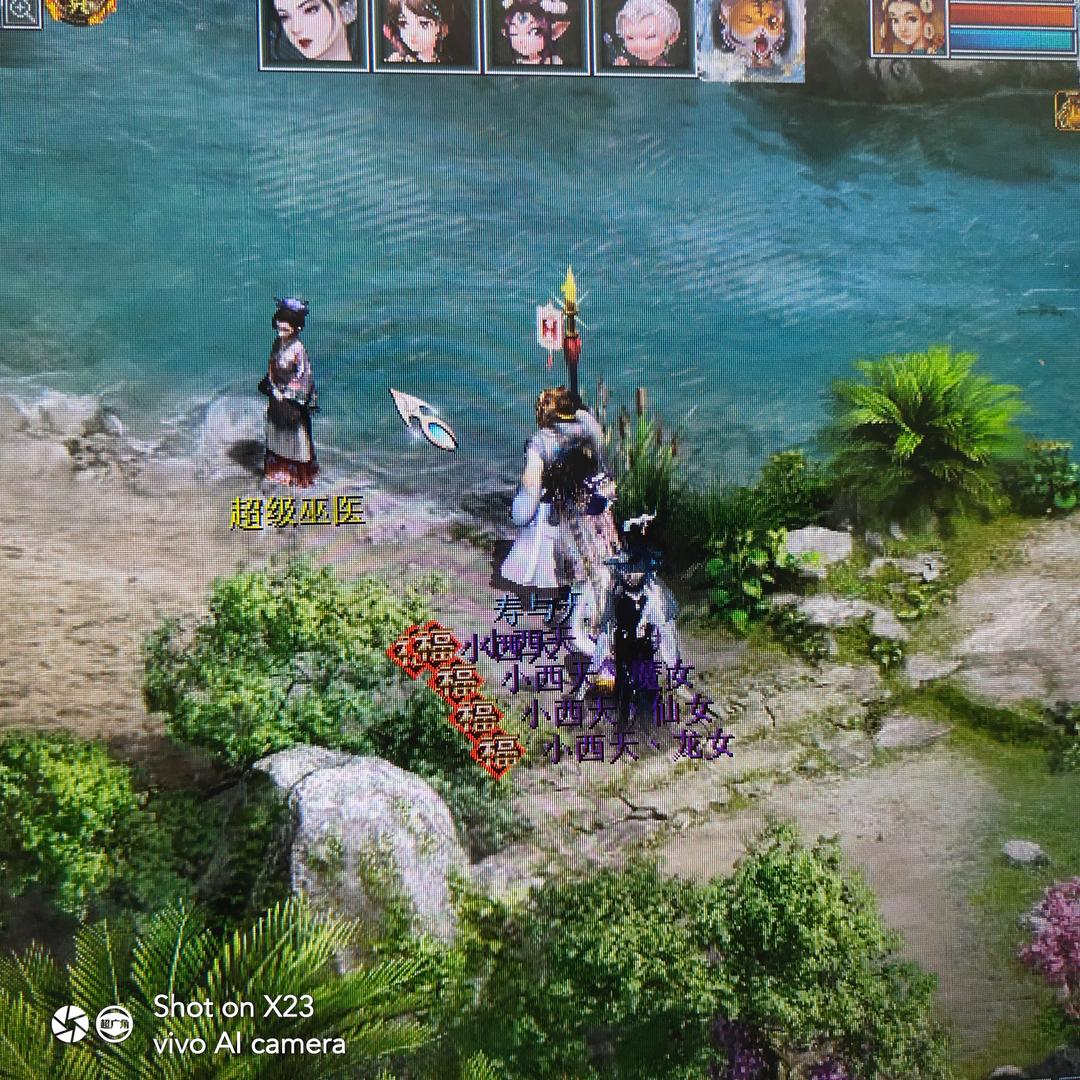Open the player character portrait beside the bars
Viewport: 1080px width, 1080px height.
click(x=908, y=27)
